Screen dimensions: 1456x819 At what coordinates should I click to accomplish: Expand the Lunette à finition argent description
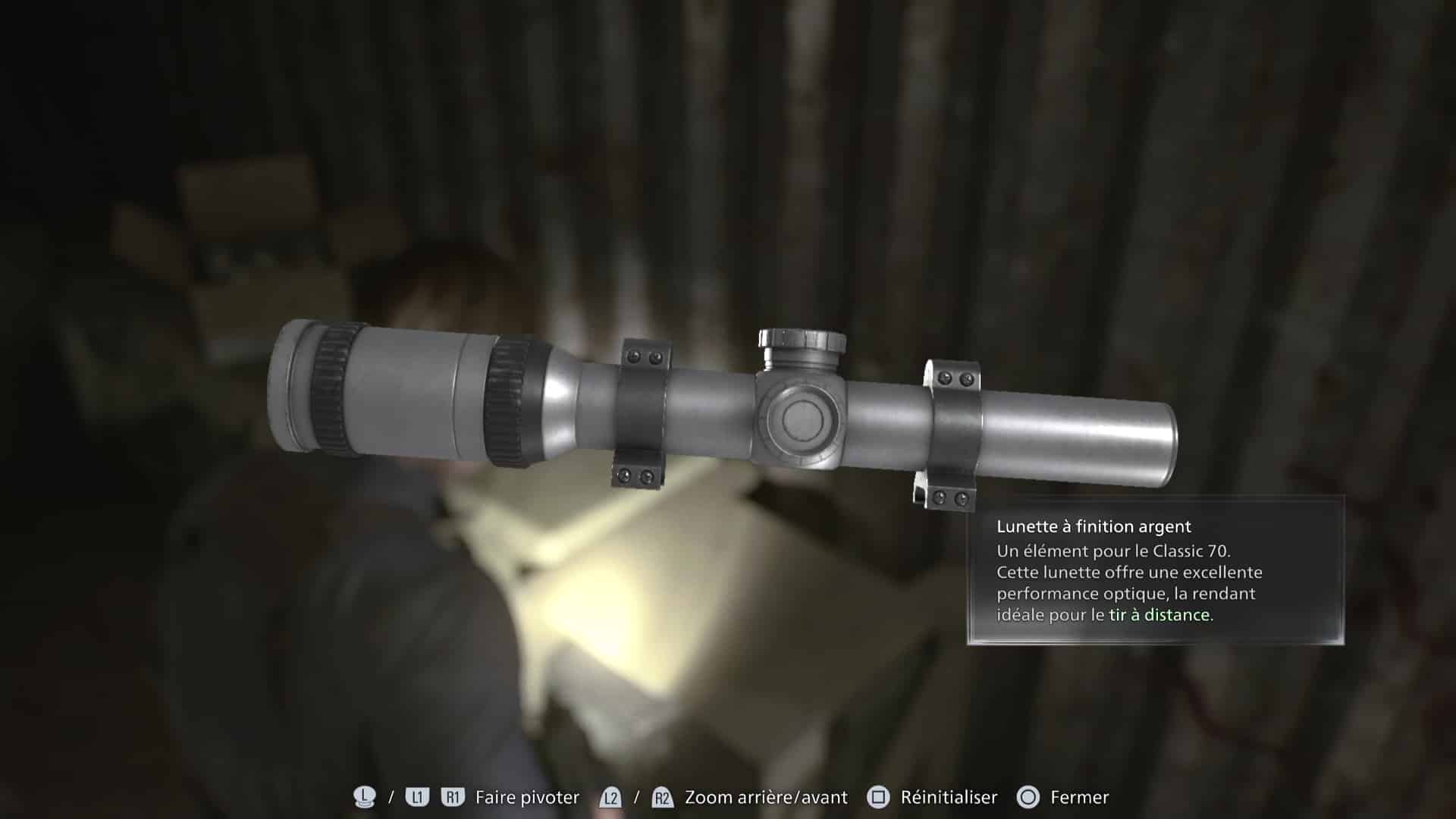coord(1095,526)
